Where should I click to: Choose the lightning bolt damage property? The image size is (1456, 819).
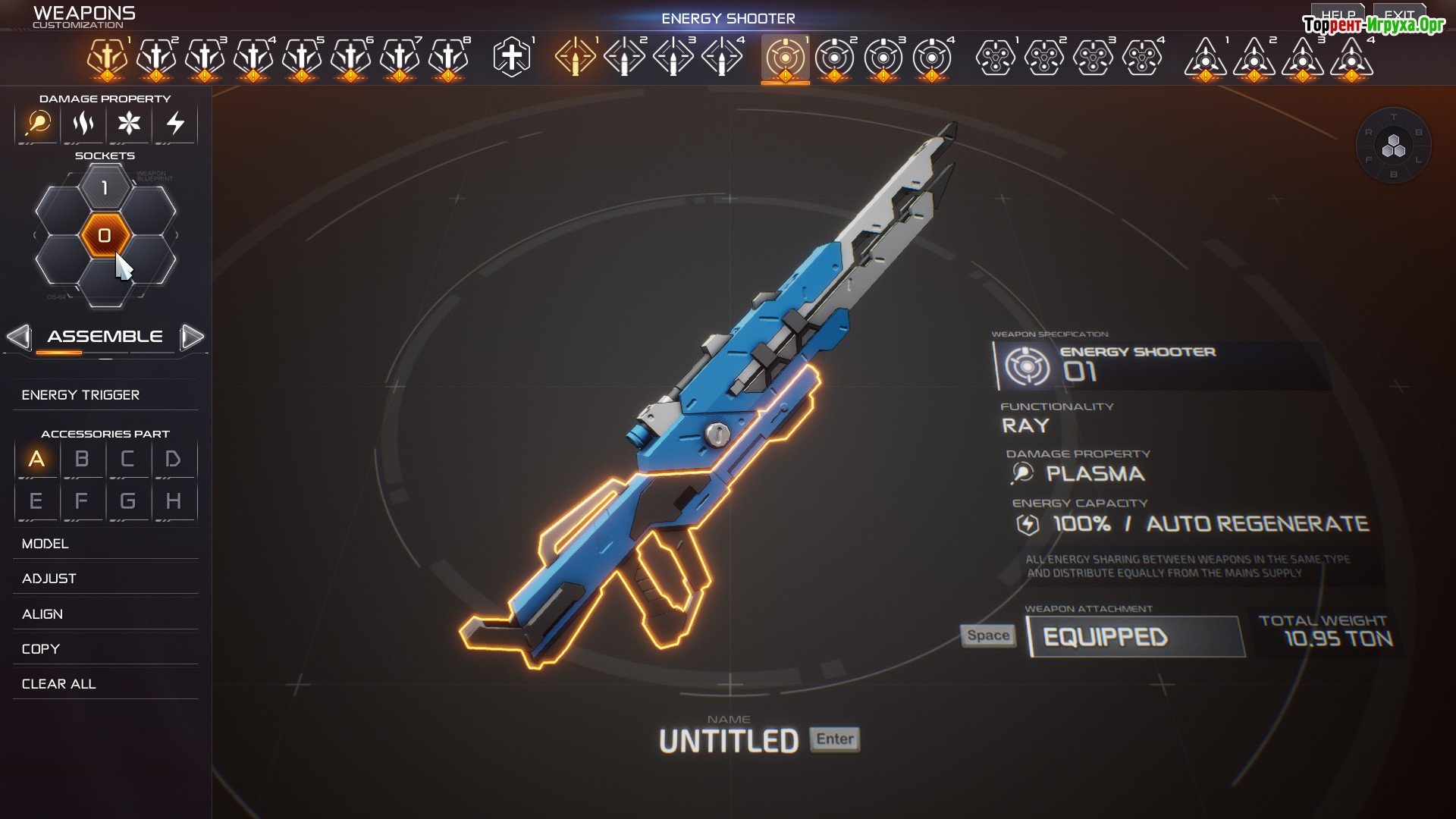(175, 123)
